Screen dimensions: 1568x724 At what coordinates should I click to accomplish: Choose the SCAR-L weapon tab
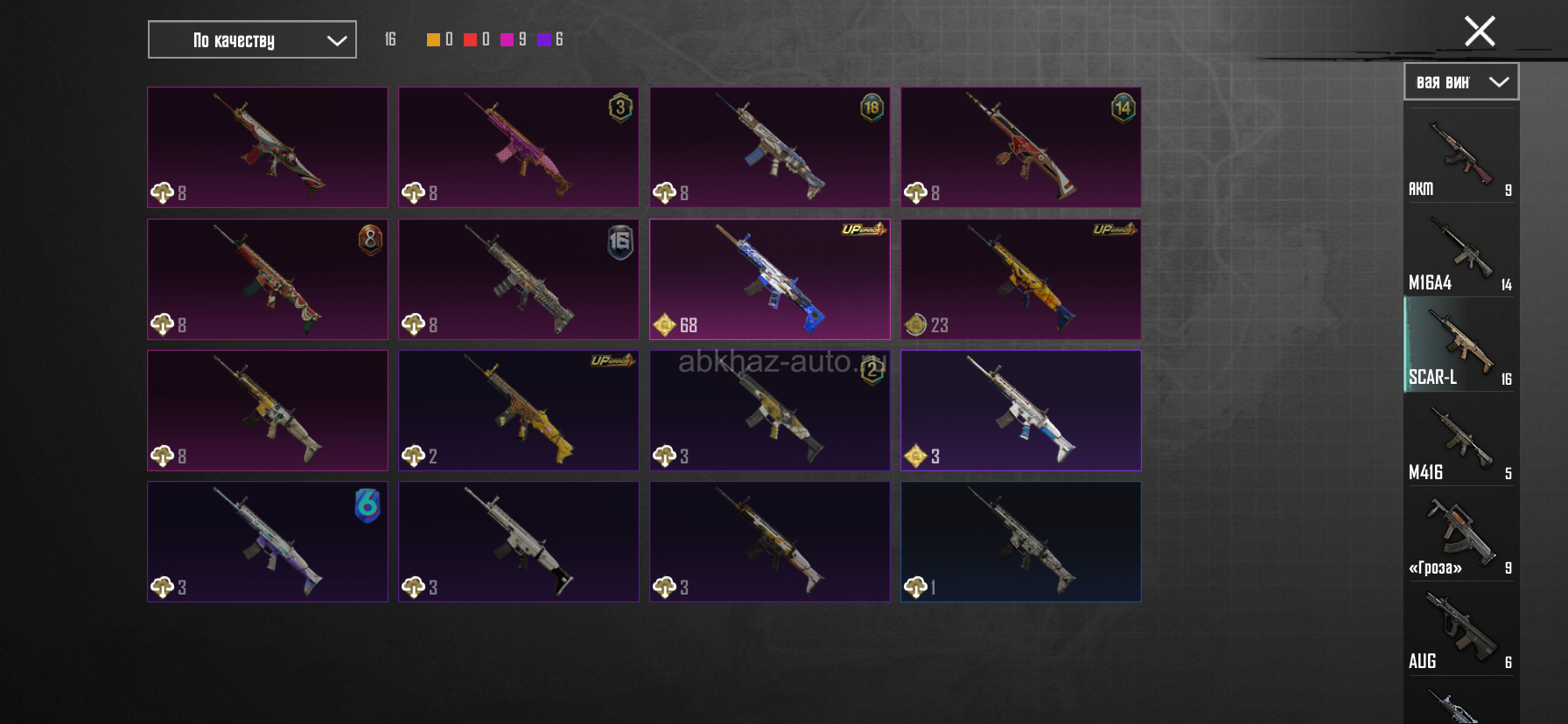pyautogui.click(x=1460, y=346)
